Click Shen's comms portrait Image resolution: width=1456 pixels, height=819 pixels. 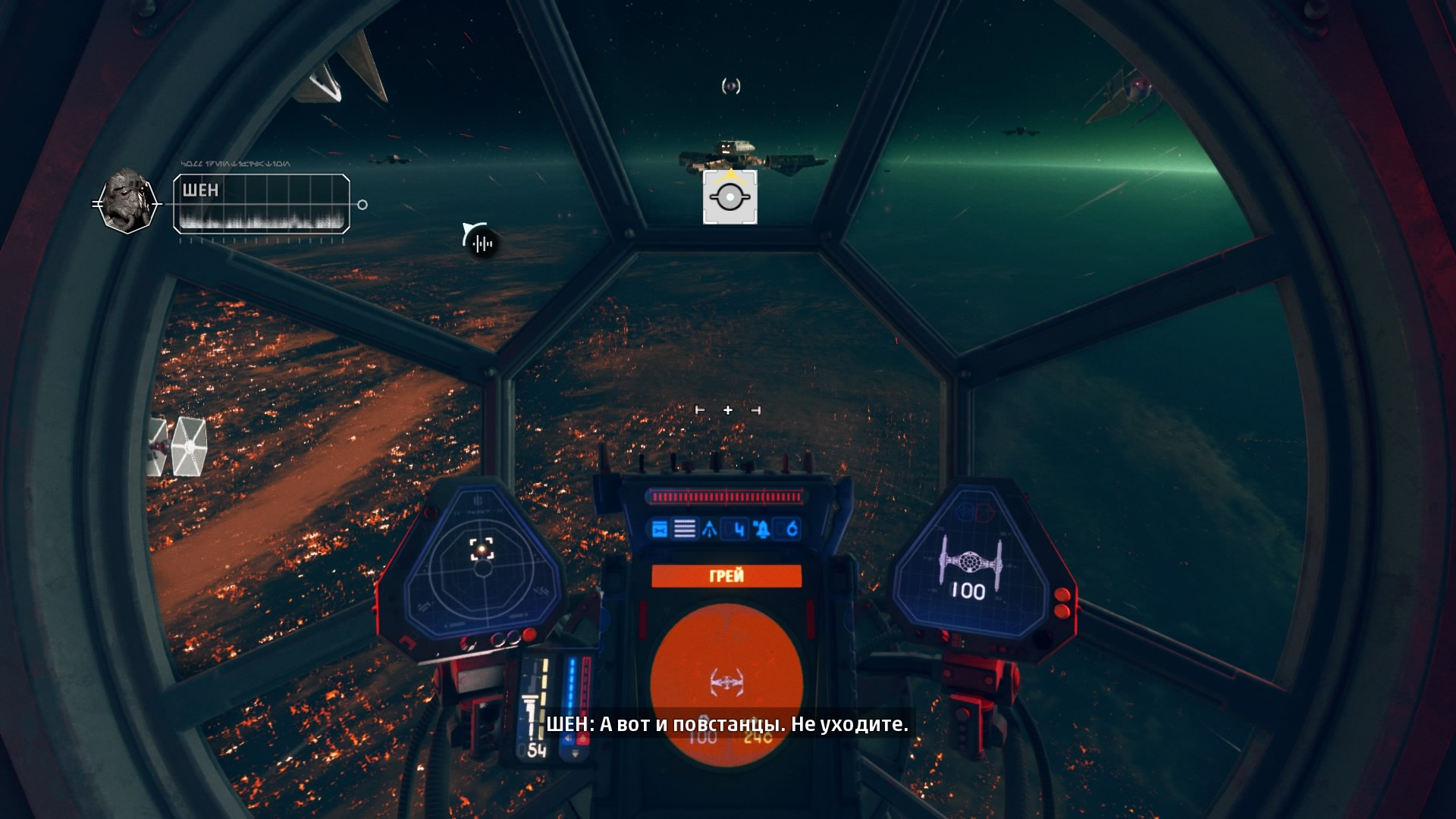click(127, 201)
